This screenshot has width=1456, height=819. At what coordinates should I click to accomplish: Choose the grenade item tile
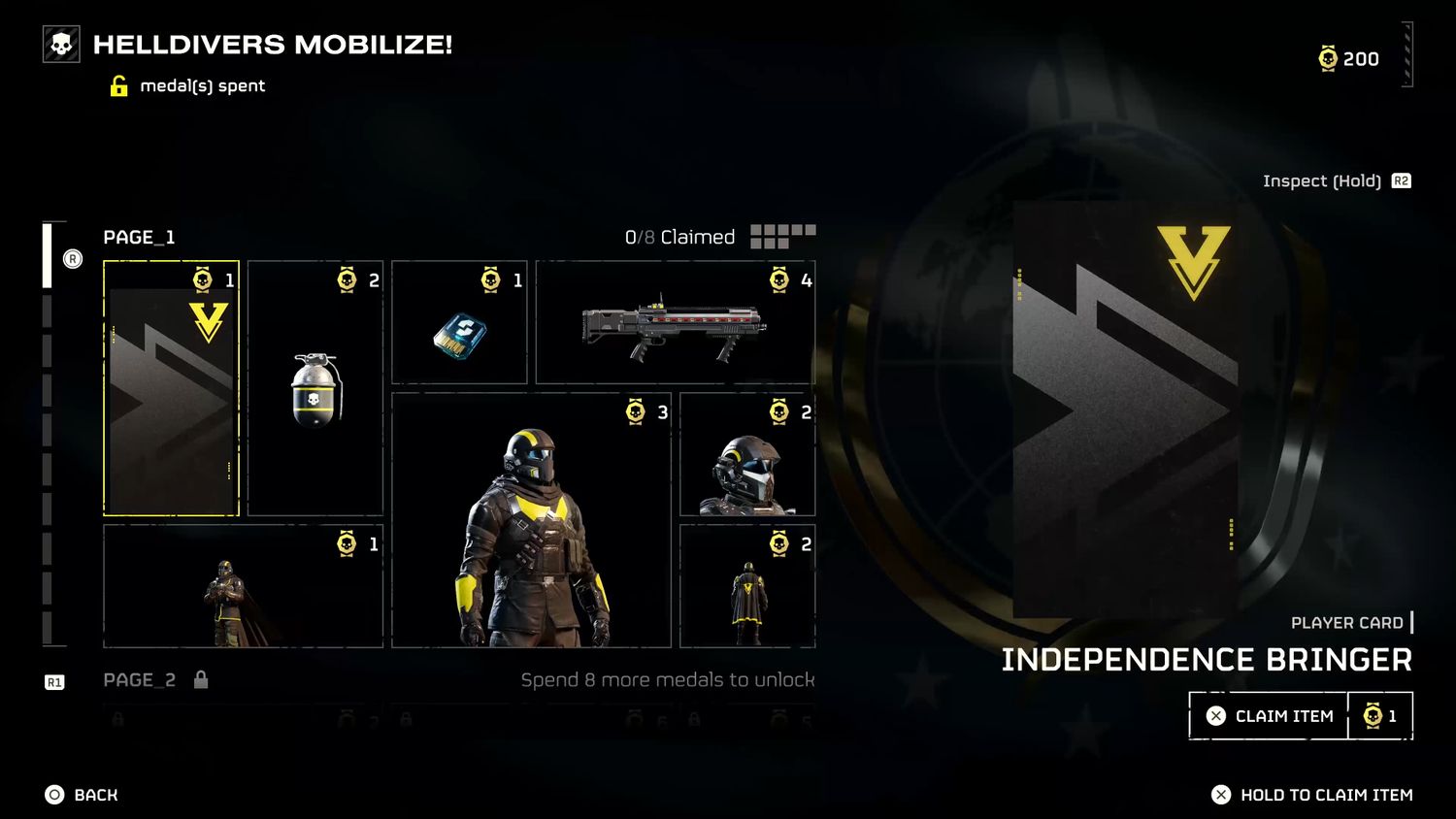tap(315, 388)
